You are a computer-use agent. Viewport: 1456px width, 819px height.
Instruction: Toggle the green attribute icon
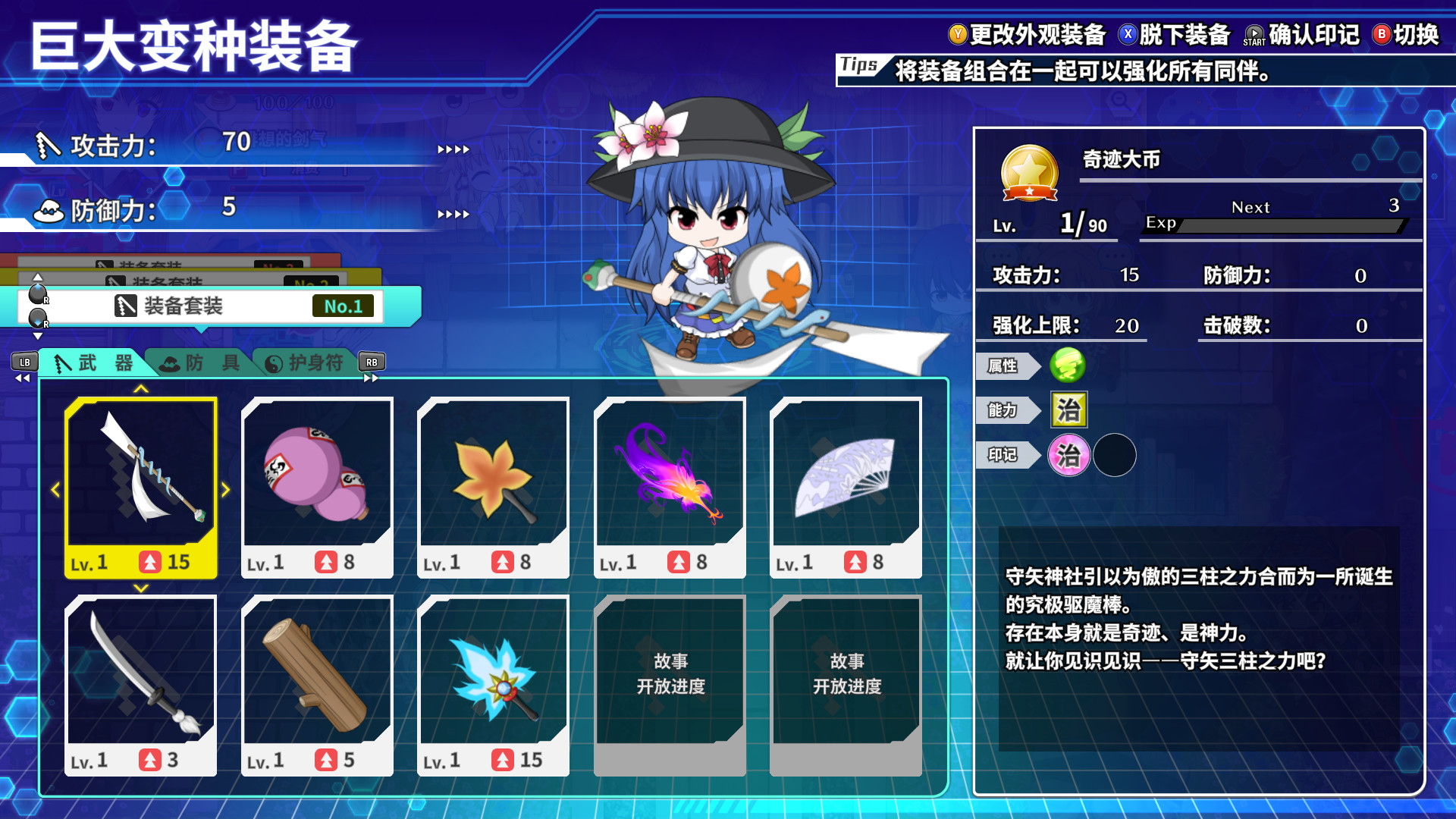coord(1070,366)
